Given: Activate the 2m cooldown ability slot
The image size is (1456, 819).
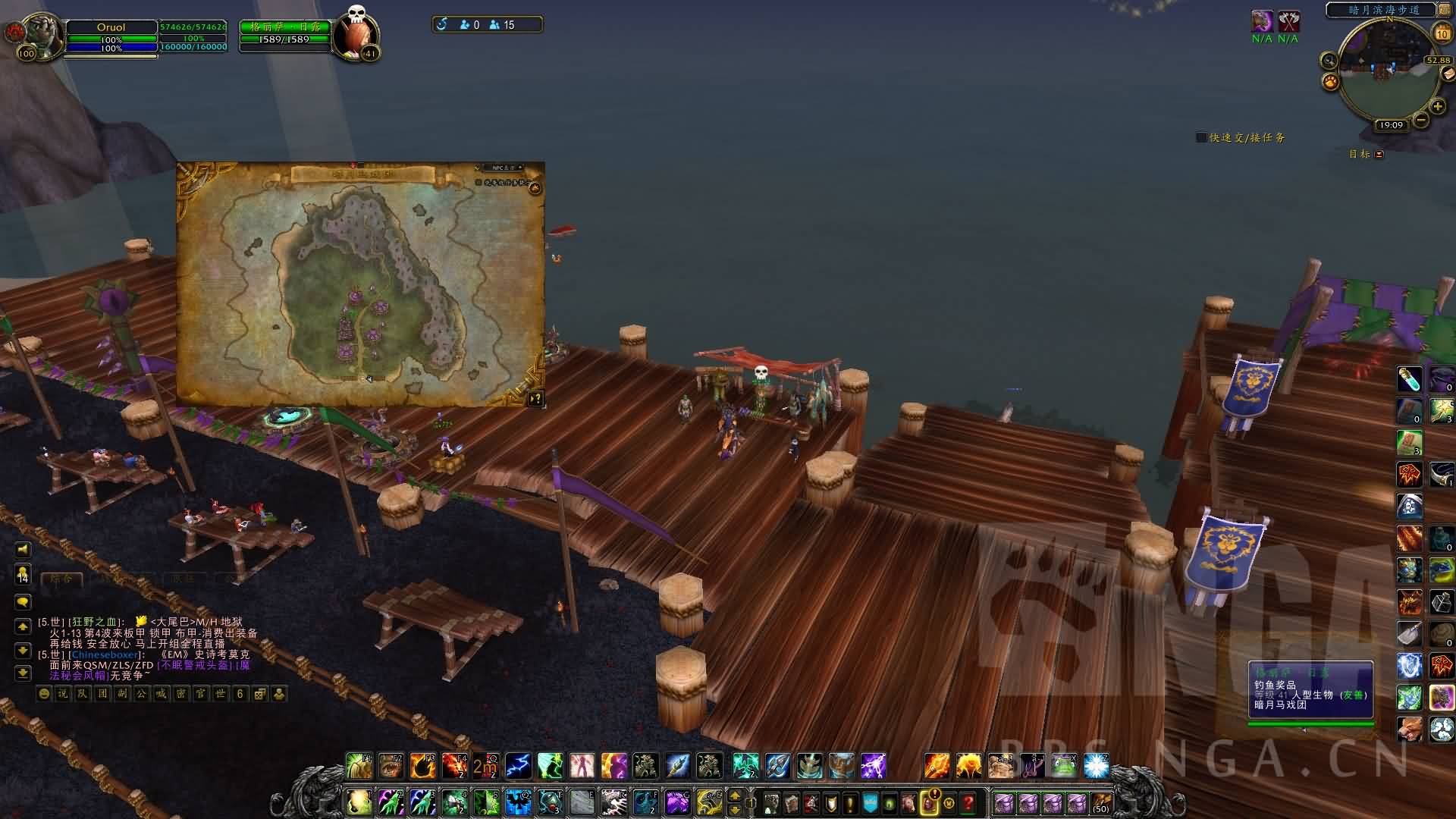Looking at the screenshot, I should (x=485, y=766).
